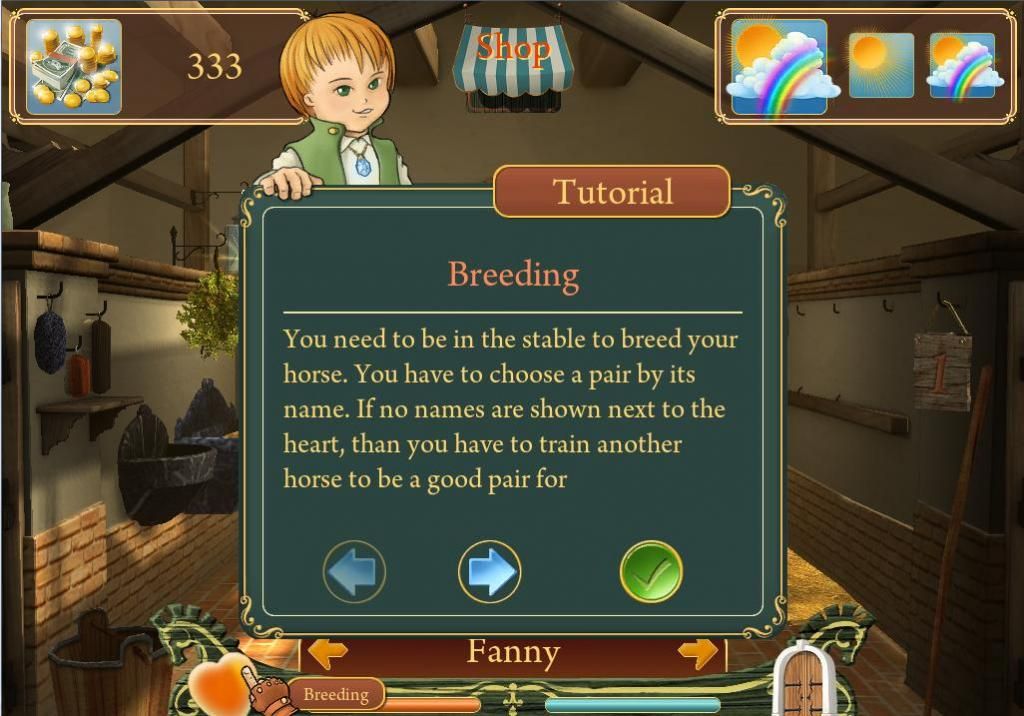Viewport: 1024px width, 716px height.
Task: Confirm the tutorial with the green checkmark
Action: coord(651,572)
